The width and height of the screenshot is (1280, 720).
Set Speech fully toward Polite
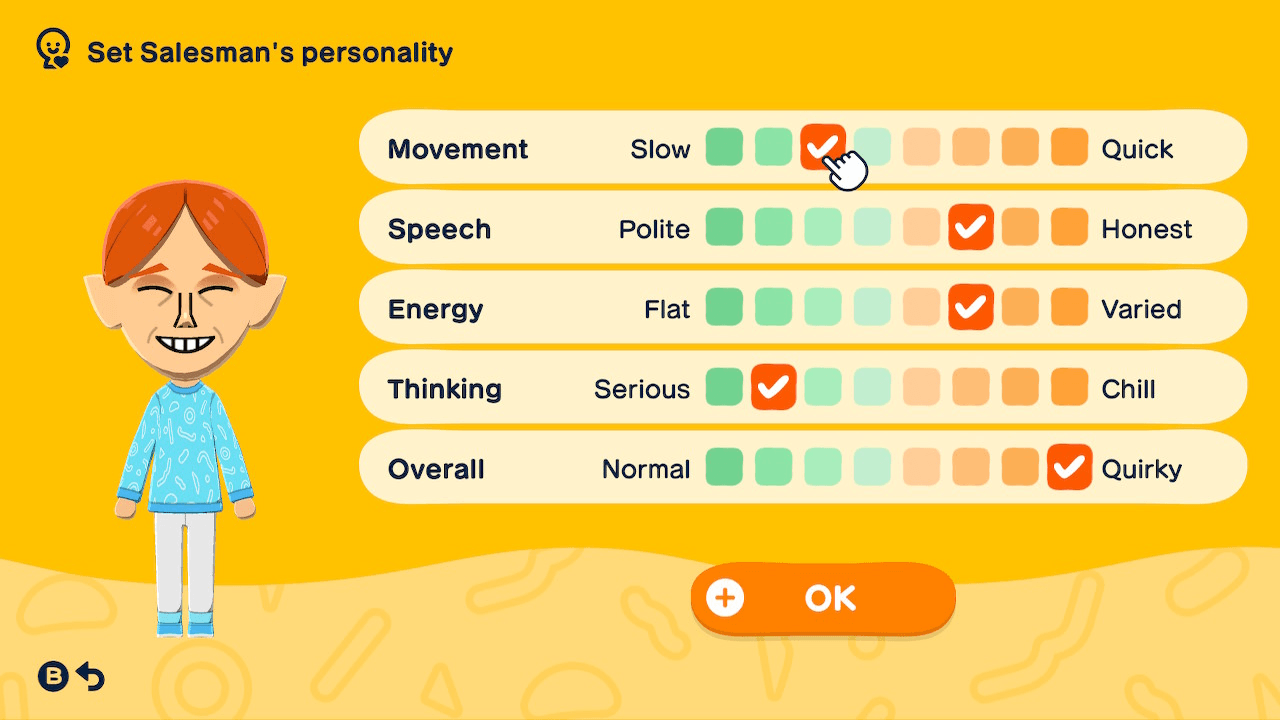tap(724, 228)
